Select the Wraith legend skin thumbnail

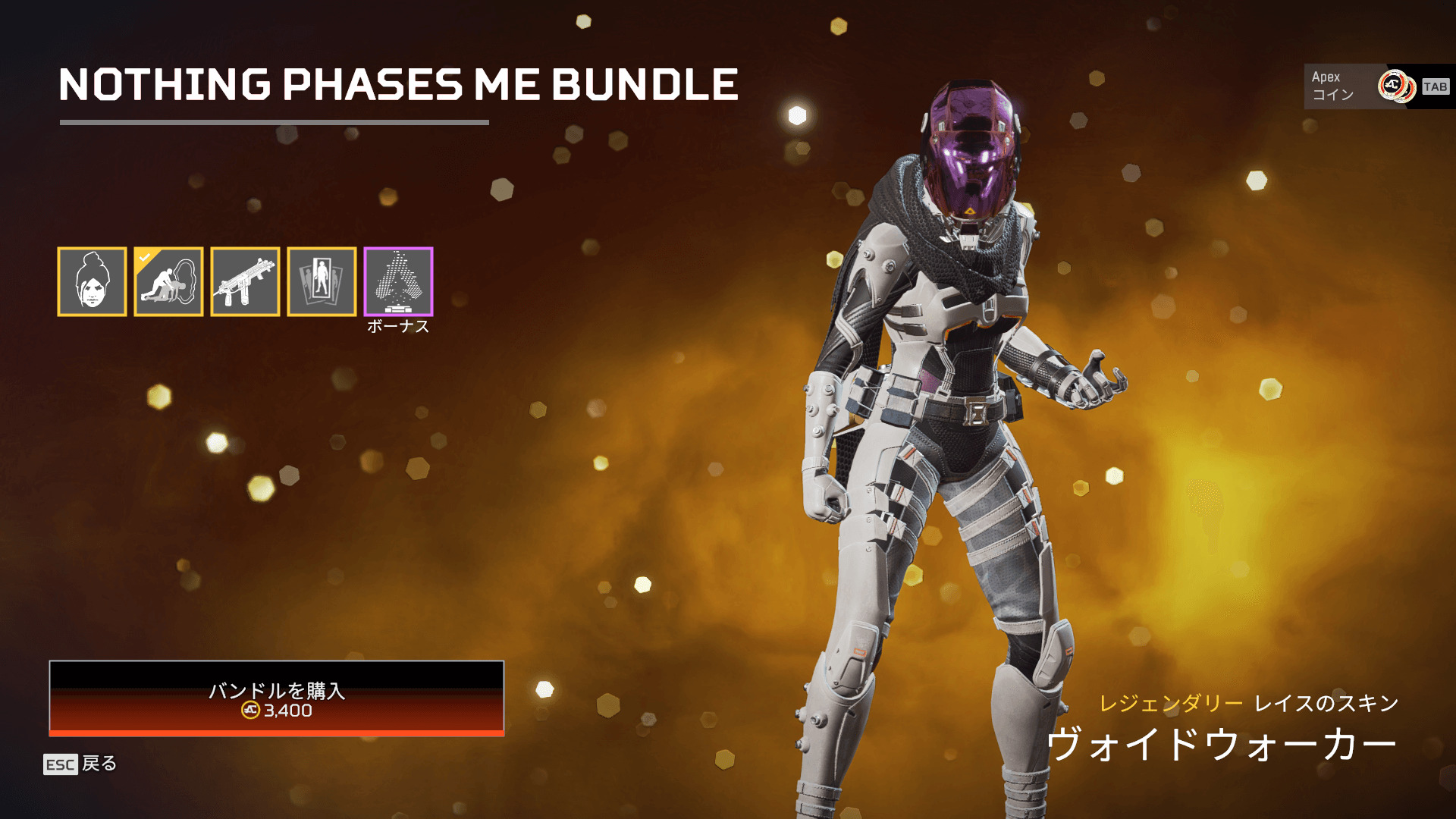click(92, 281)
